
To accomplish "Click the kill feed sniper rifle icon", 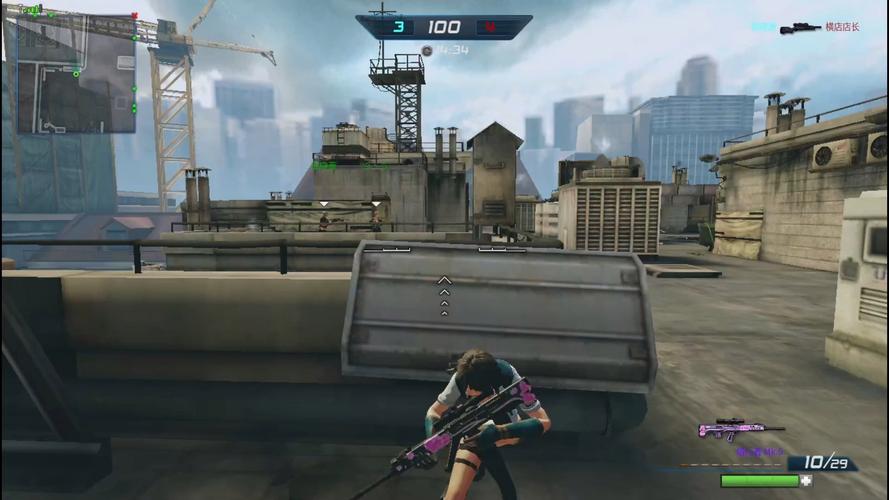I will pyautogui.click(x=800, y=28).
